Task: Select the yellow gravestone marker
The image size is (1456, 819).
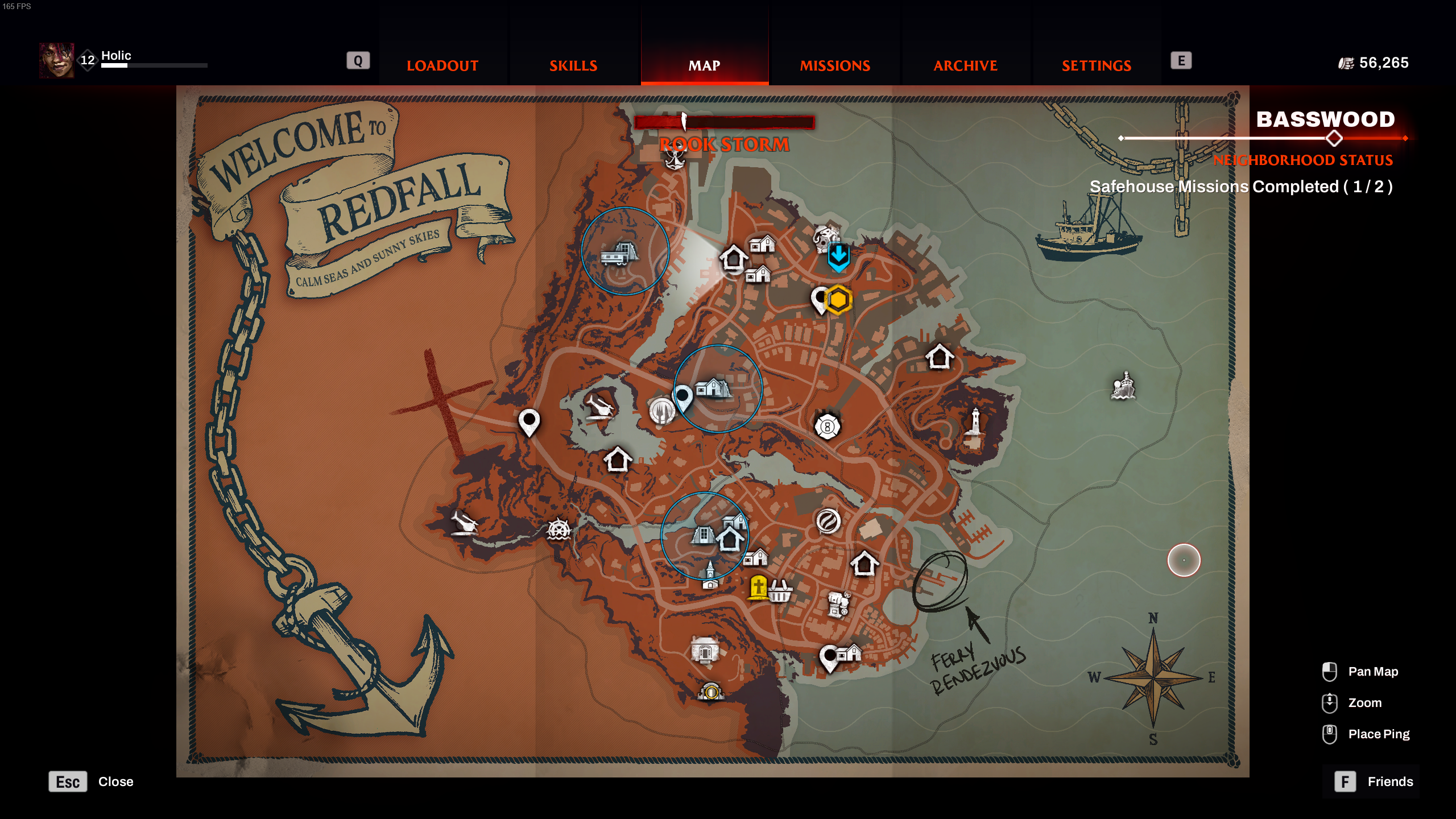Action: point(758,587)
